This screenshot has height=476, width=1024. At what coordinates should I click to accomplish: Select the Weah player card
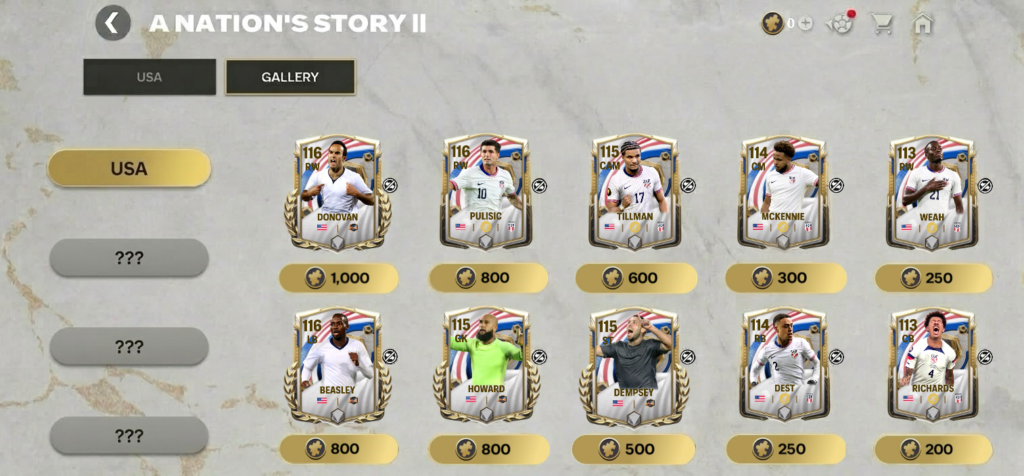tap(932, 192)
